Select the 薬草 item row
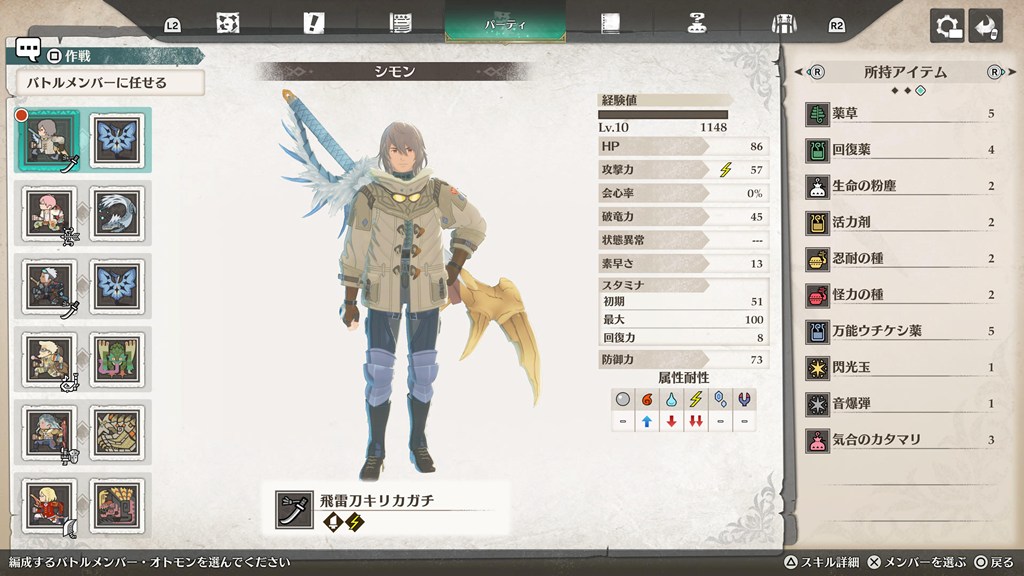Viewport: 1024px width, 576px height. [x=900, y=114]
